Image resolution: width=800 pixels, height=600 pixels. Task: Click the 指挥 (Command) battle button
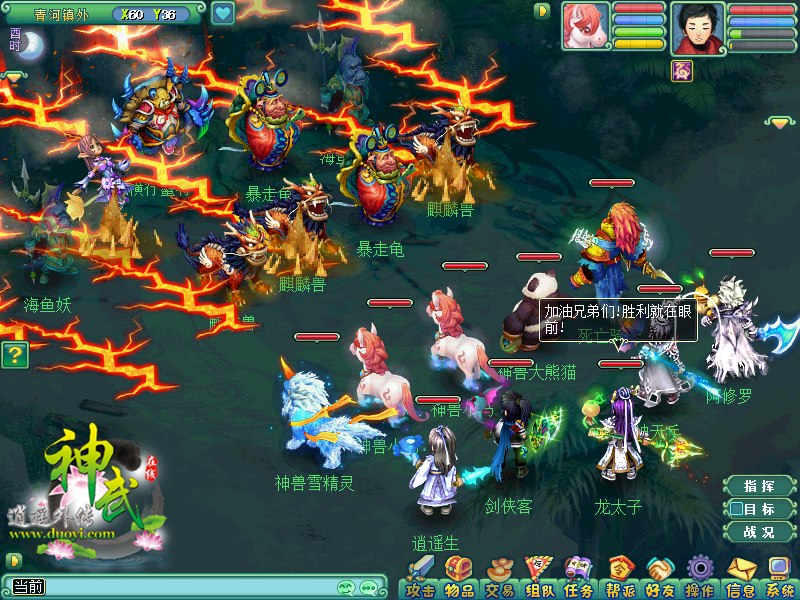tap(759, 486)
